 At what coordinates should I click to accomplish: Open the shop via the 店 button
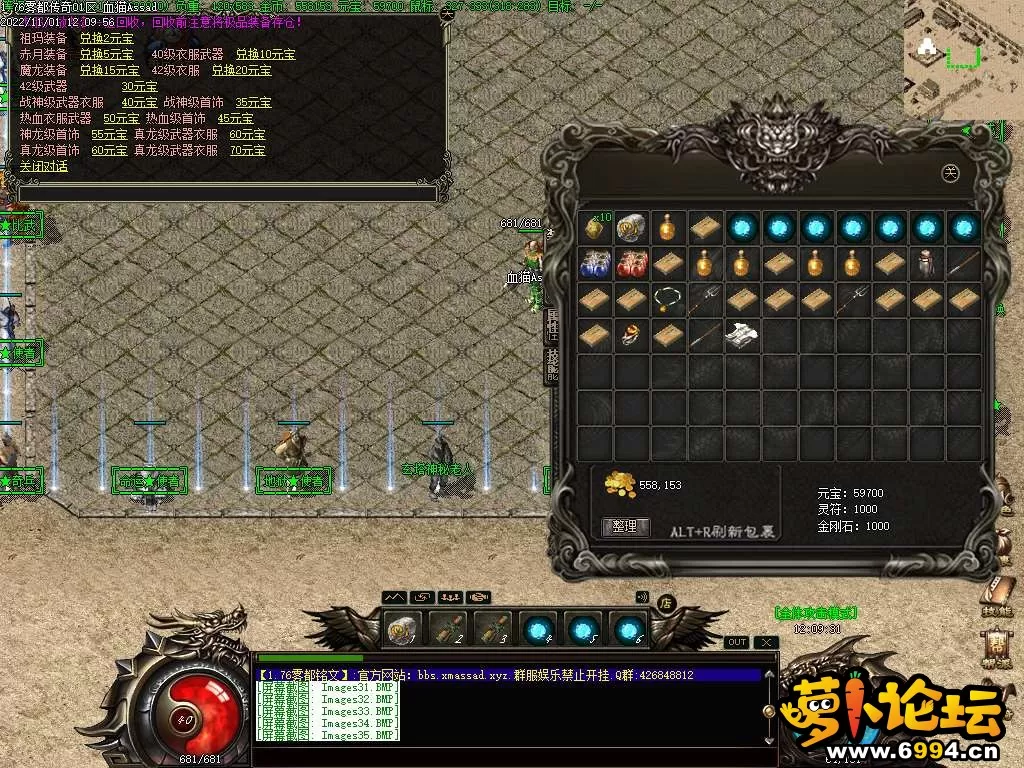[666, 602]
